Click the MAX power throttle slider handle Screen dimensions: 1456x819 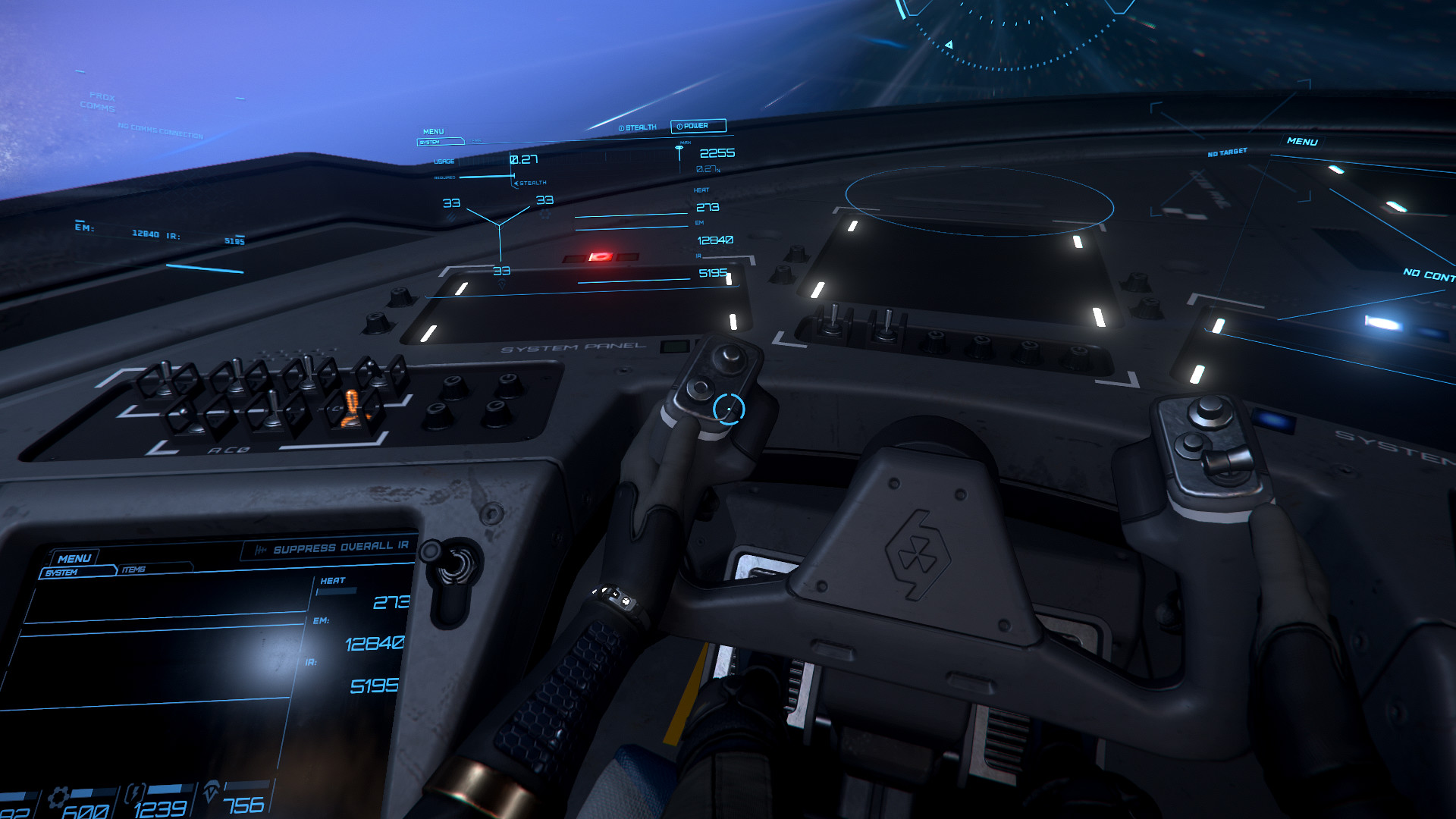(x=679, y=150)
